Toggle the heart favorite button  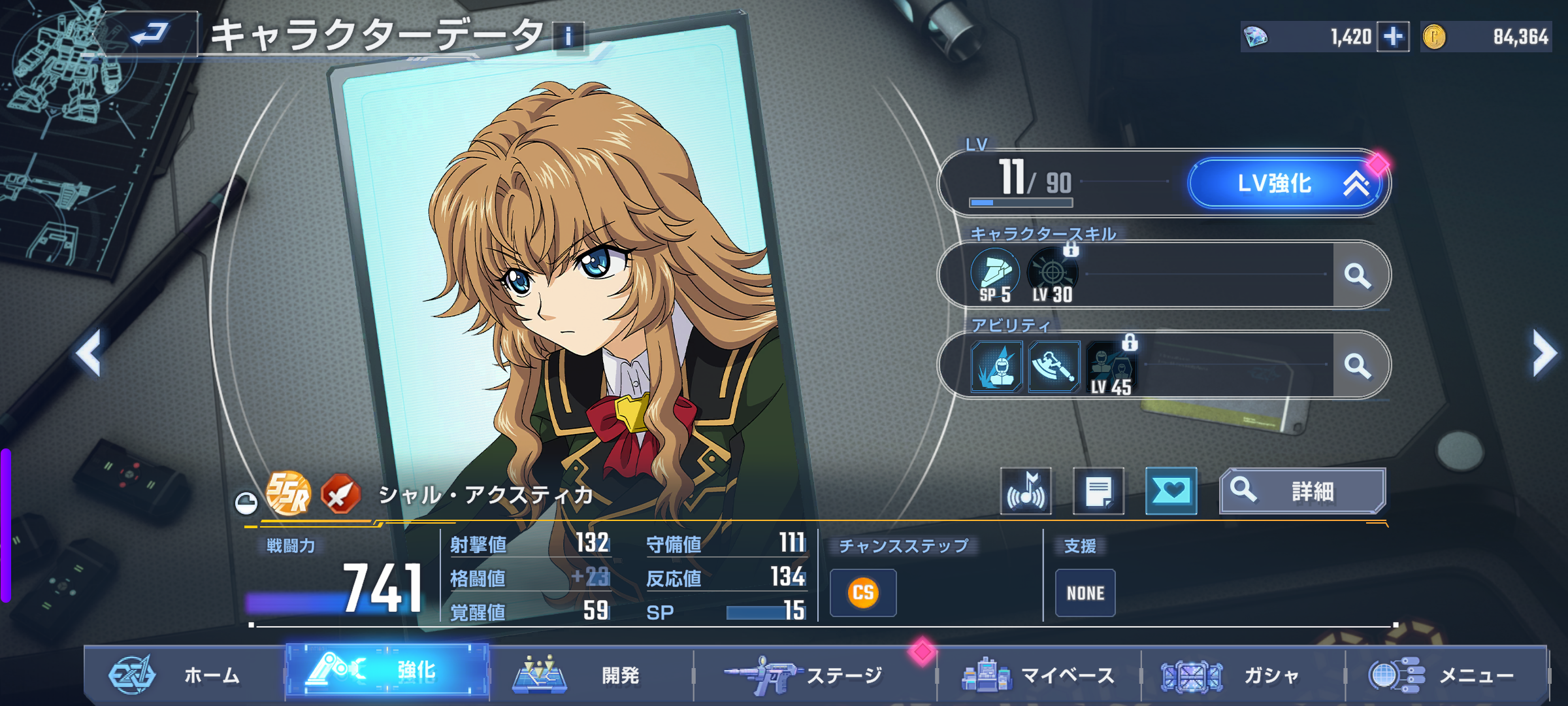point(1171,492)
